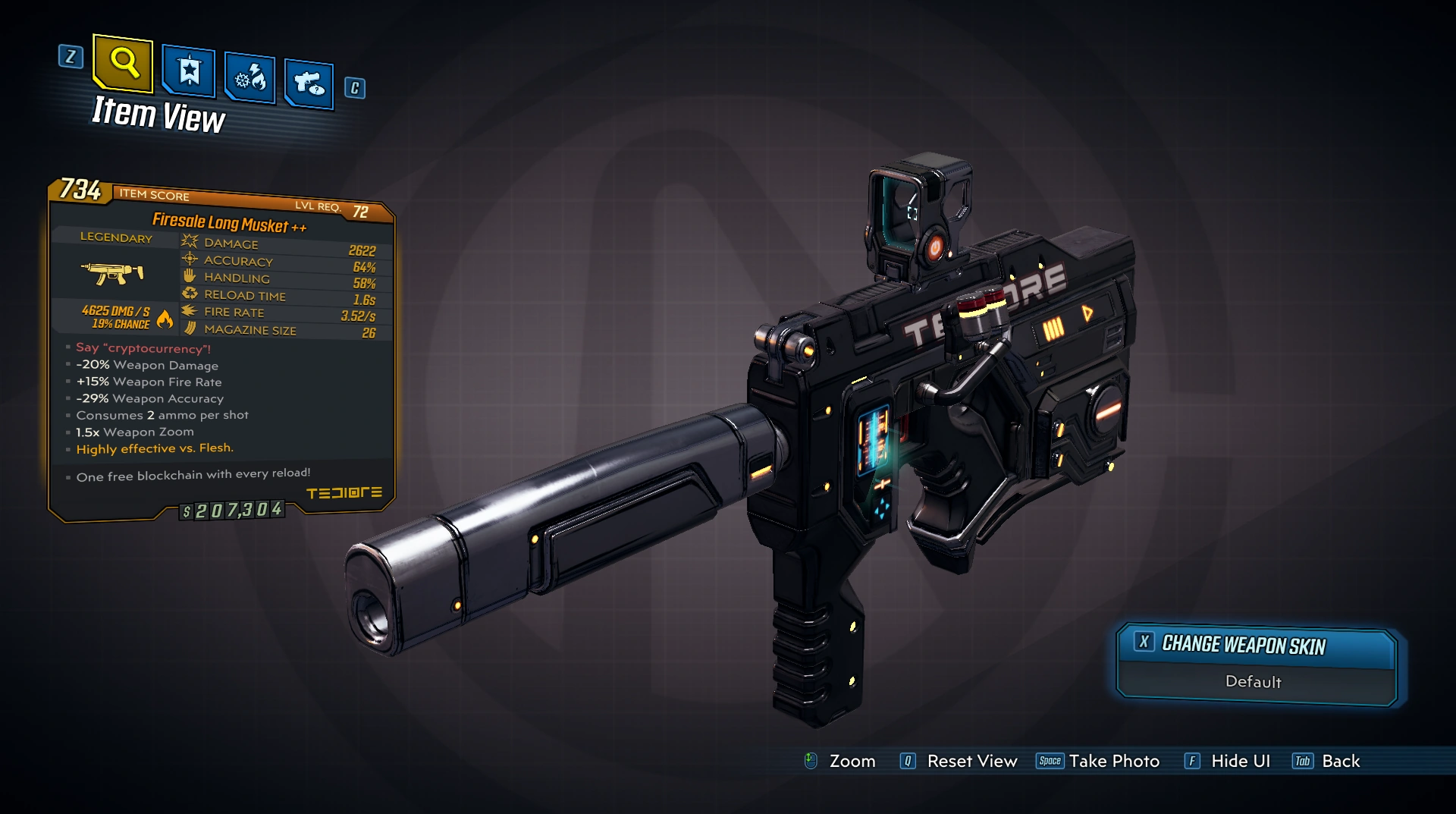This screenshot has width=1456, height=814.
Task: Choose the Default weapon skin option
Action: (1254, 682)
